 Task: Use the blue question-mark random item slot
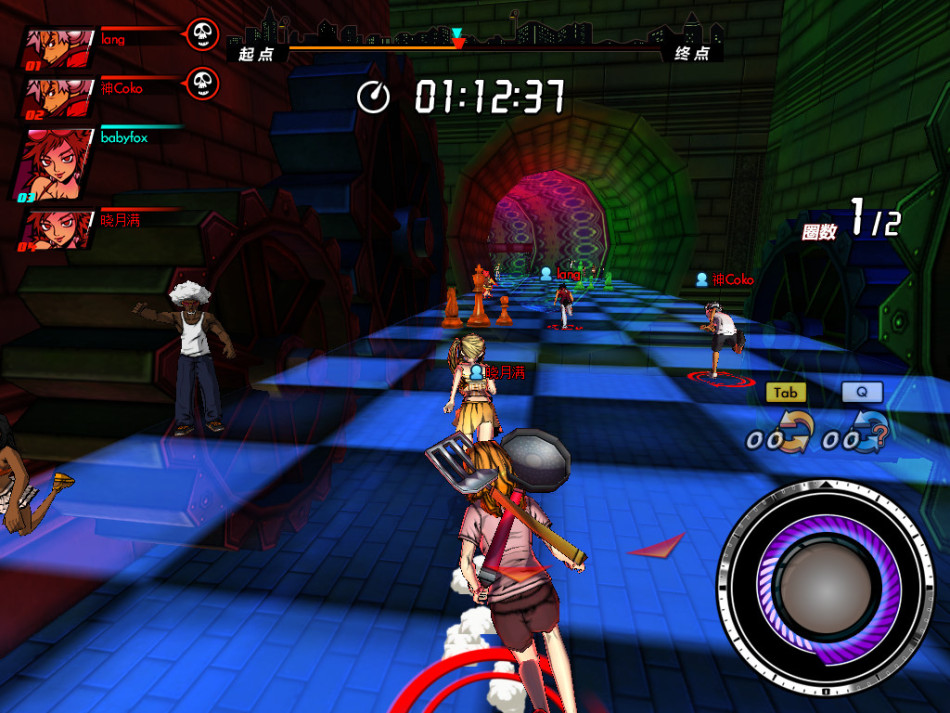(866, 434)
